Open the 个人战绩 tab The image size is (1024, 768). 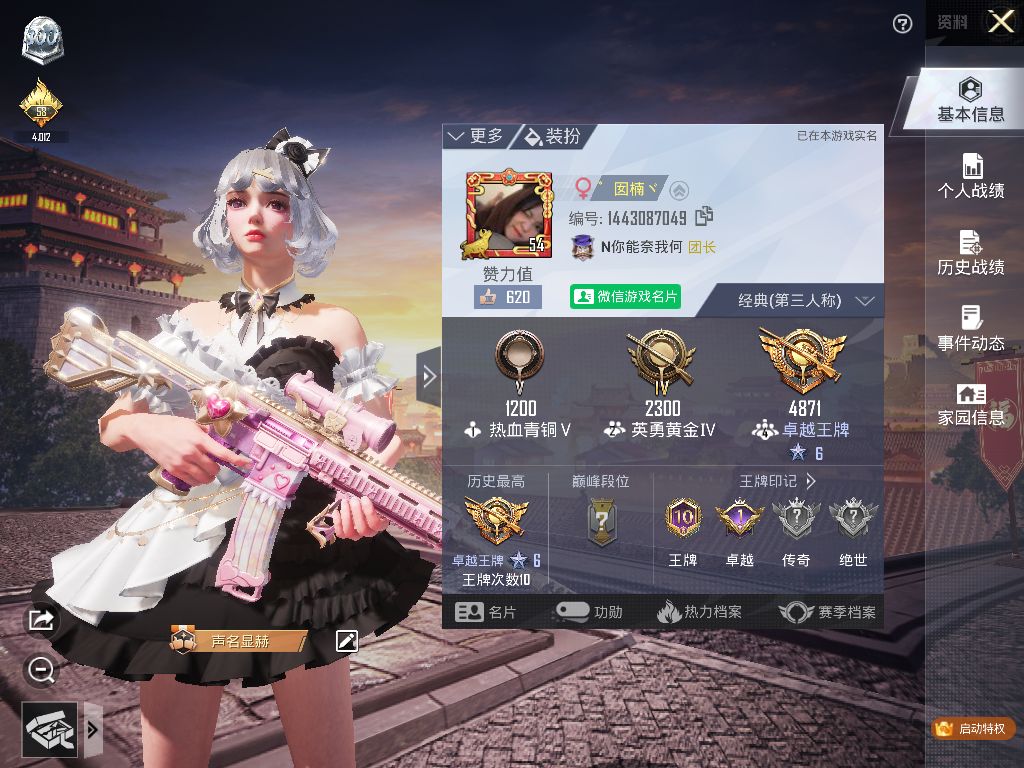click(x=970, y=176)
